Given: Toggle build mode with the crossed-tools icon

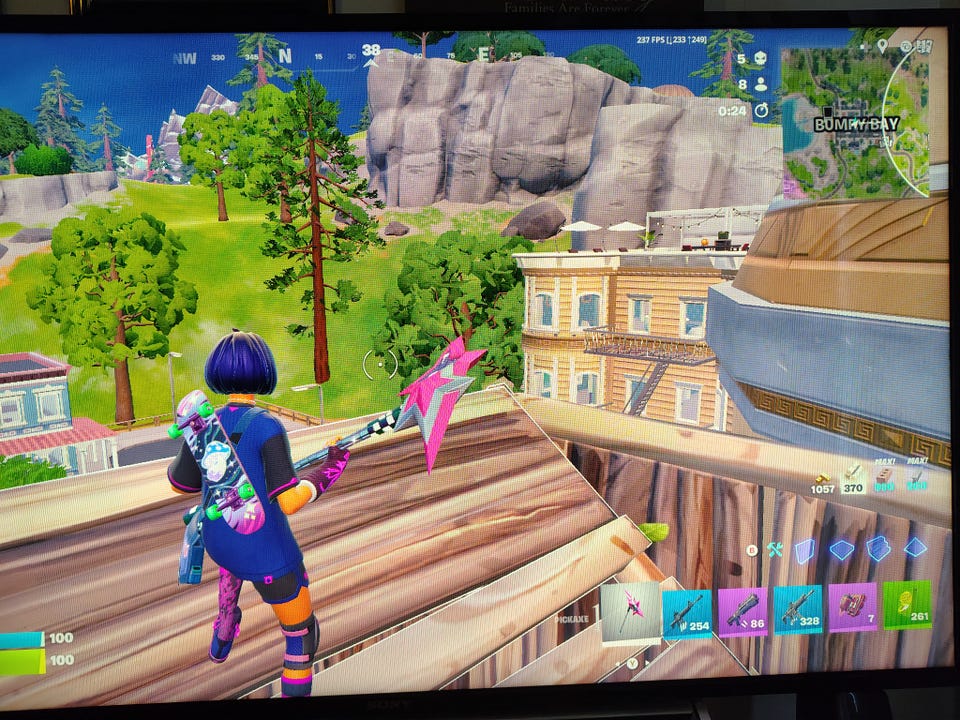Looking at the screenshot, I should pos(775,549).
